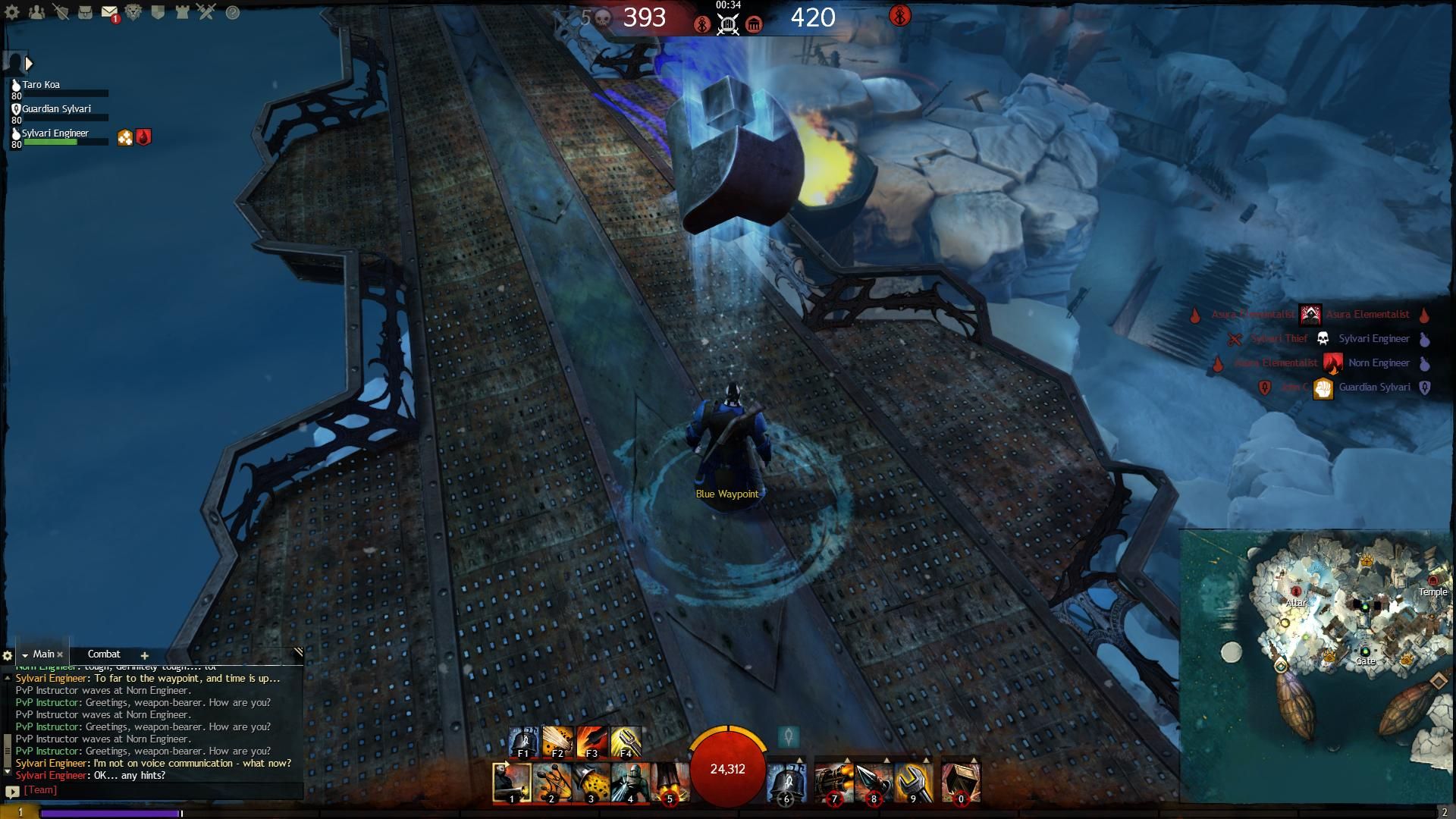This screenshot has height=819, width=1456.
Task: Open the crossed swords PvP panel
Action: [x=206, y=12]
